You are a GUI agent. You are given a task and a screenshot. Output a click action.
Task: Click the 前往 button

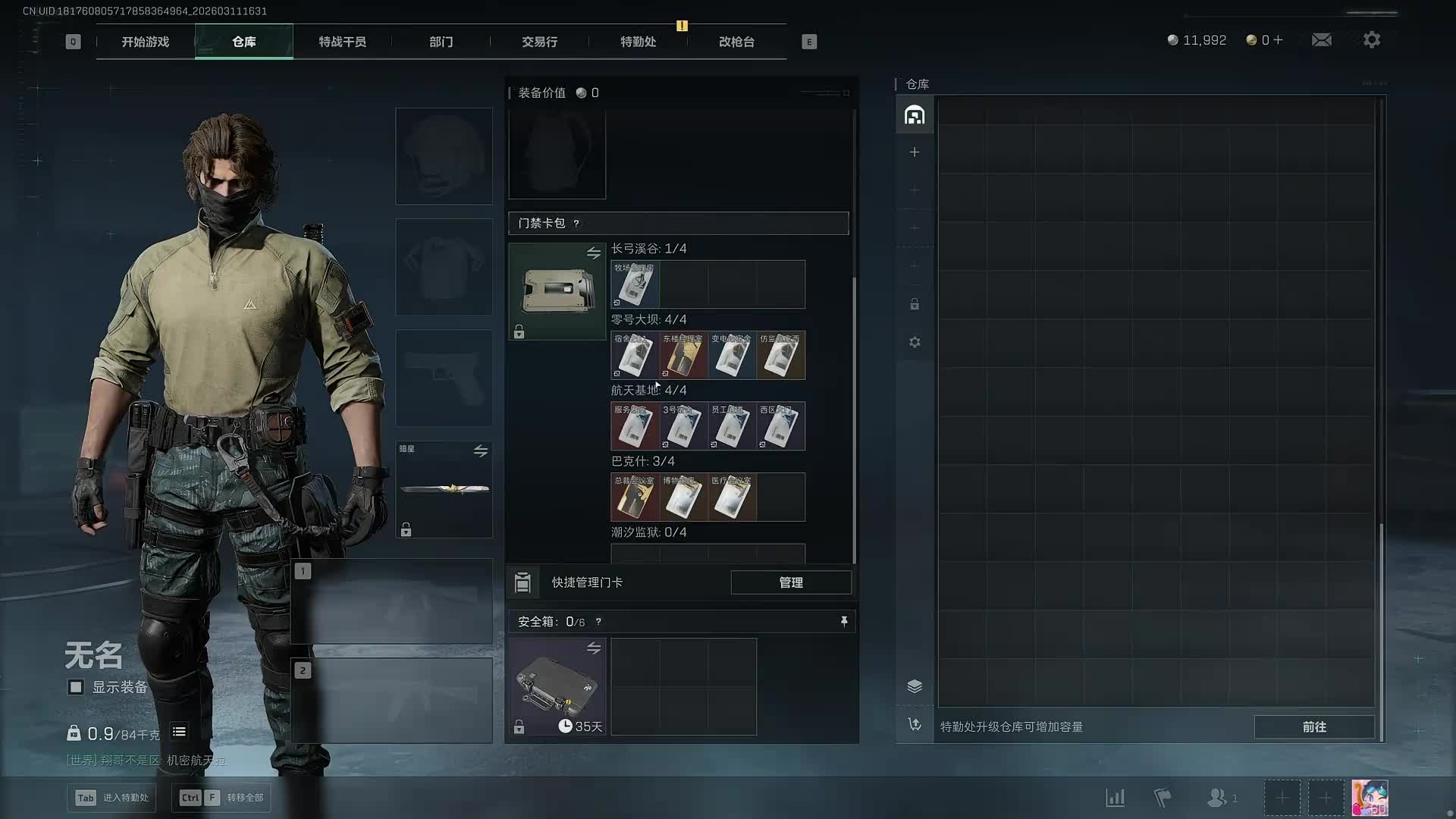[1313, 726]
